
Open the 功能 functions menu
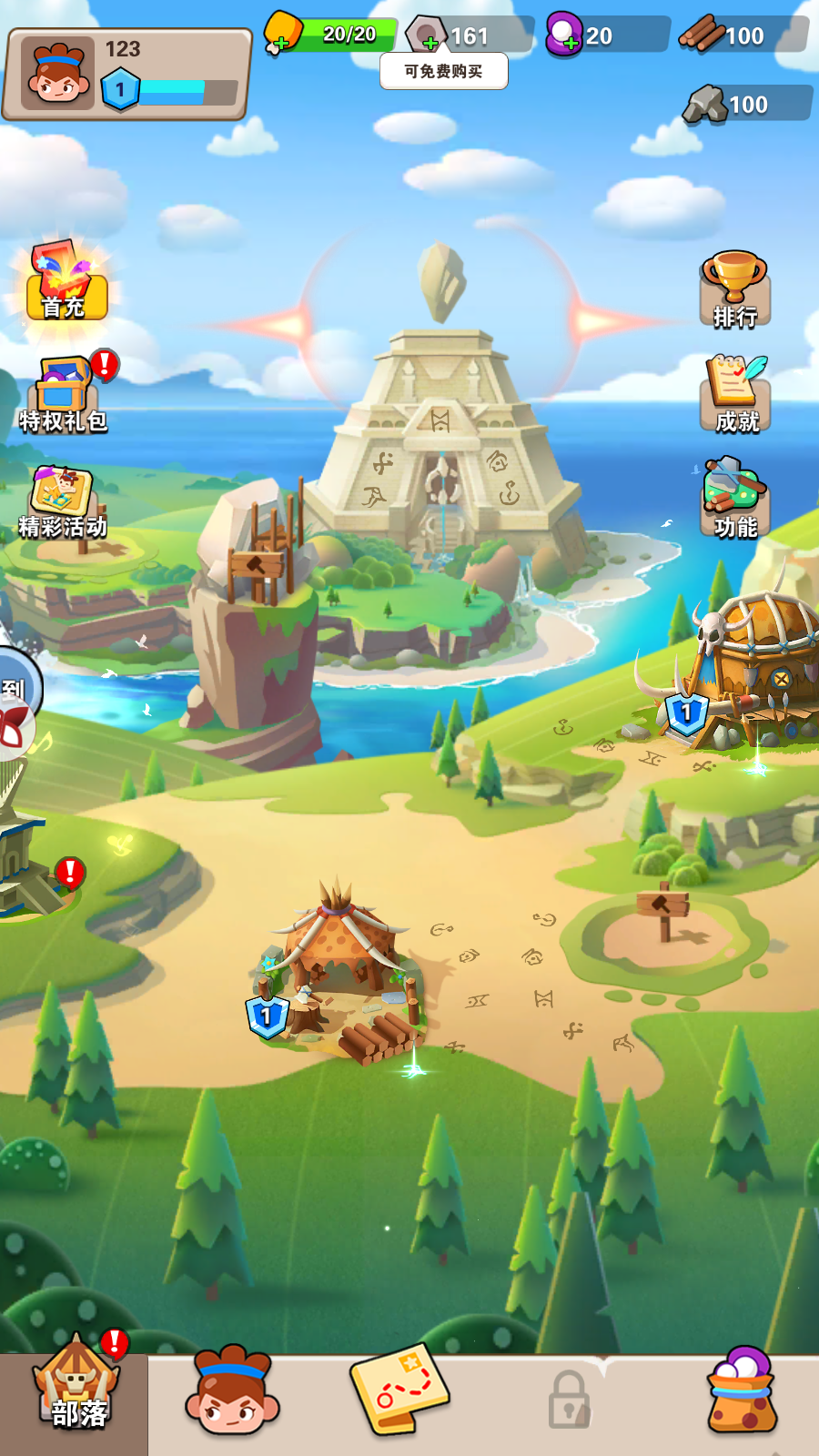[x=735, y=499]
